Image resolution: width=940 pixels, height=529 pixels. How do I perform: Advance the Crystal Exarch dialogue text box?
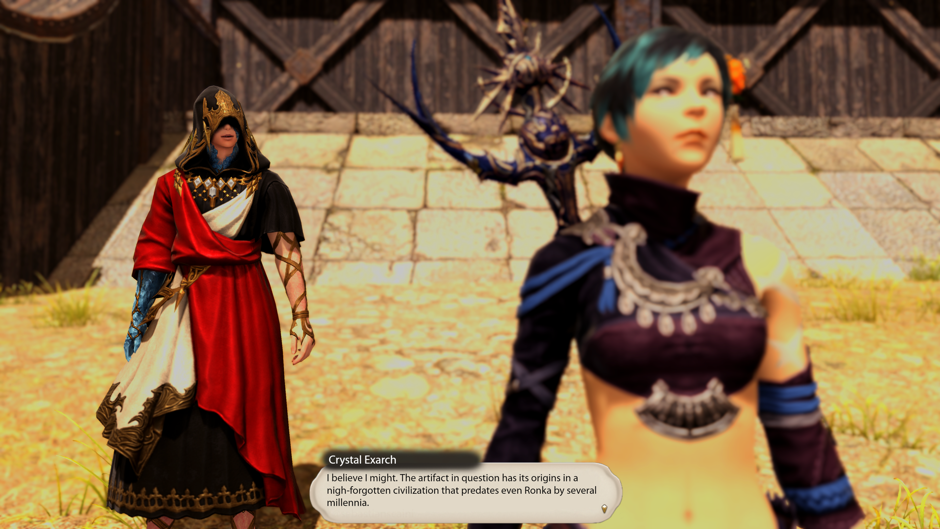(465, 490)
